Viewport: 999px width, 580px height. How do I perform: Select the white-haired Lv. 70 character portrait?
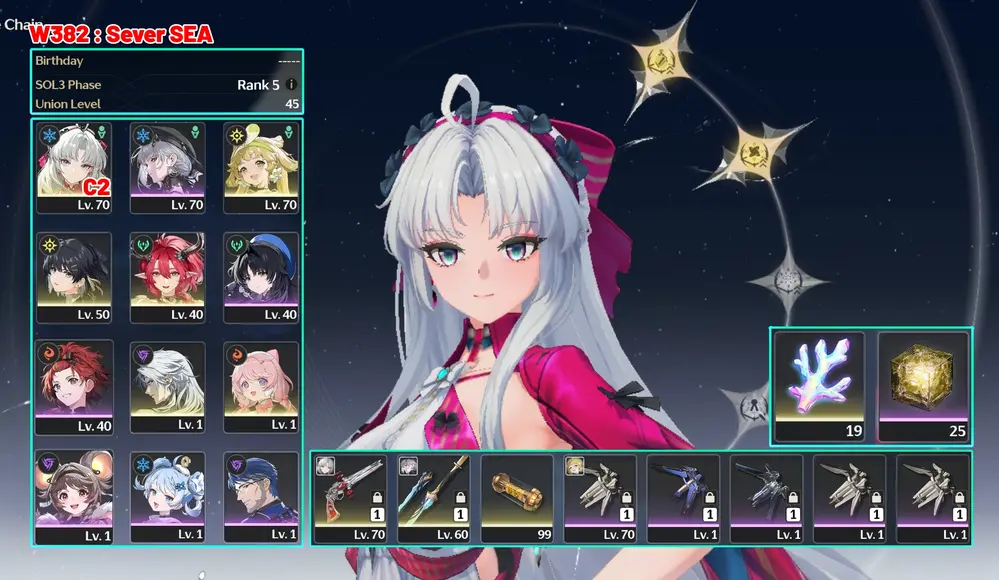75,167
